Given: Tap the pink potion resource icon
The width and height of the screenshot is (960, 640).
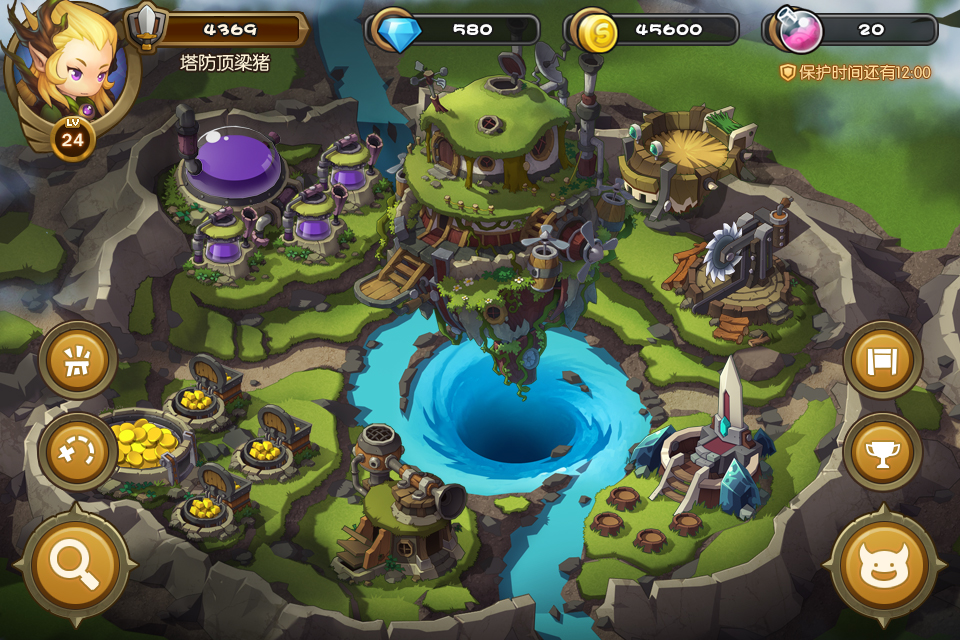Looking at the screenshot, I should (799, 30).
